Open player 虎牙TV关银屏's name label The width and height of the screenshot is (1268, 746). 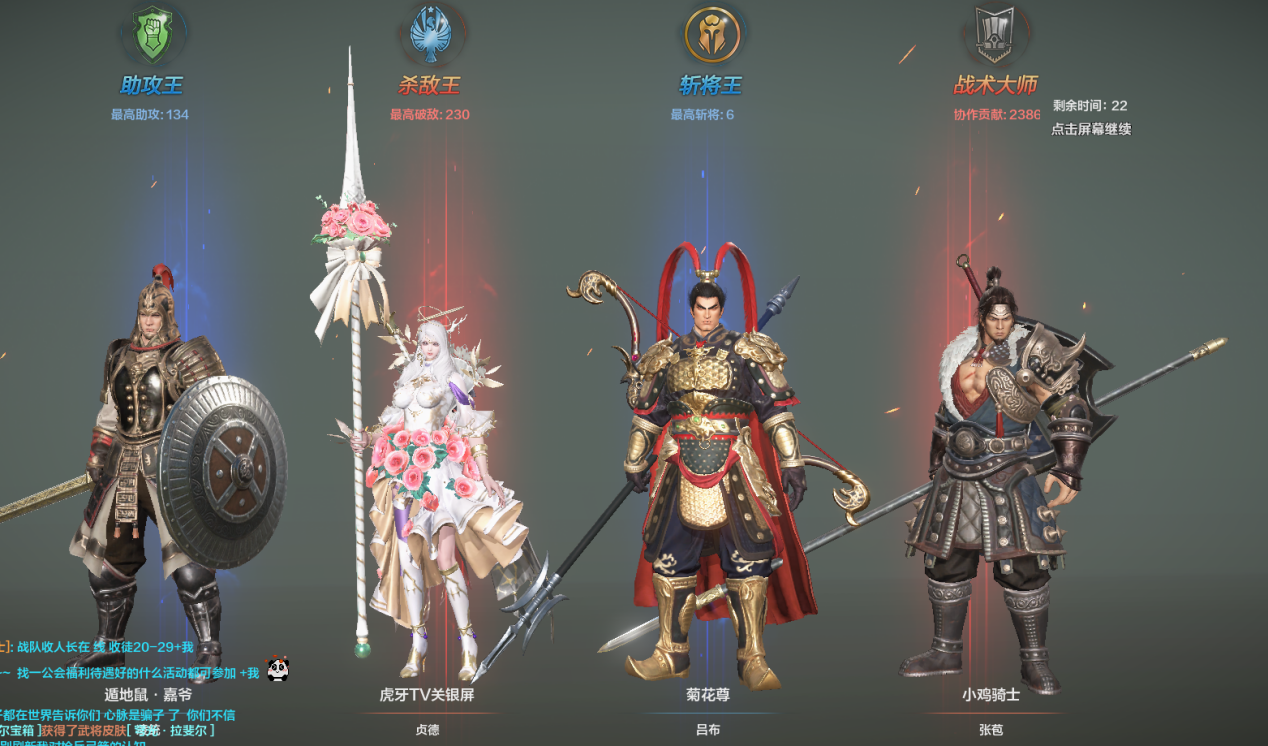(427, 694)
